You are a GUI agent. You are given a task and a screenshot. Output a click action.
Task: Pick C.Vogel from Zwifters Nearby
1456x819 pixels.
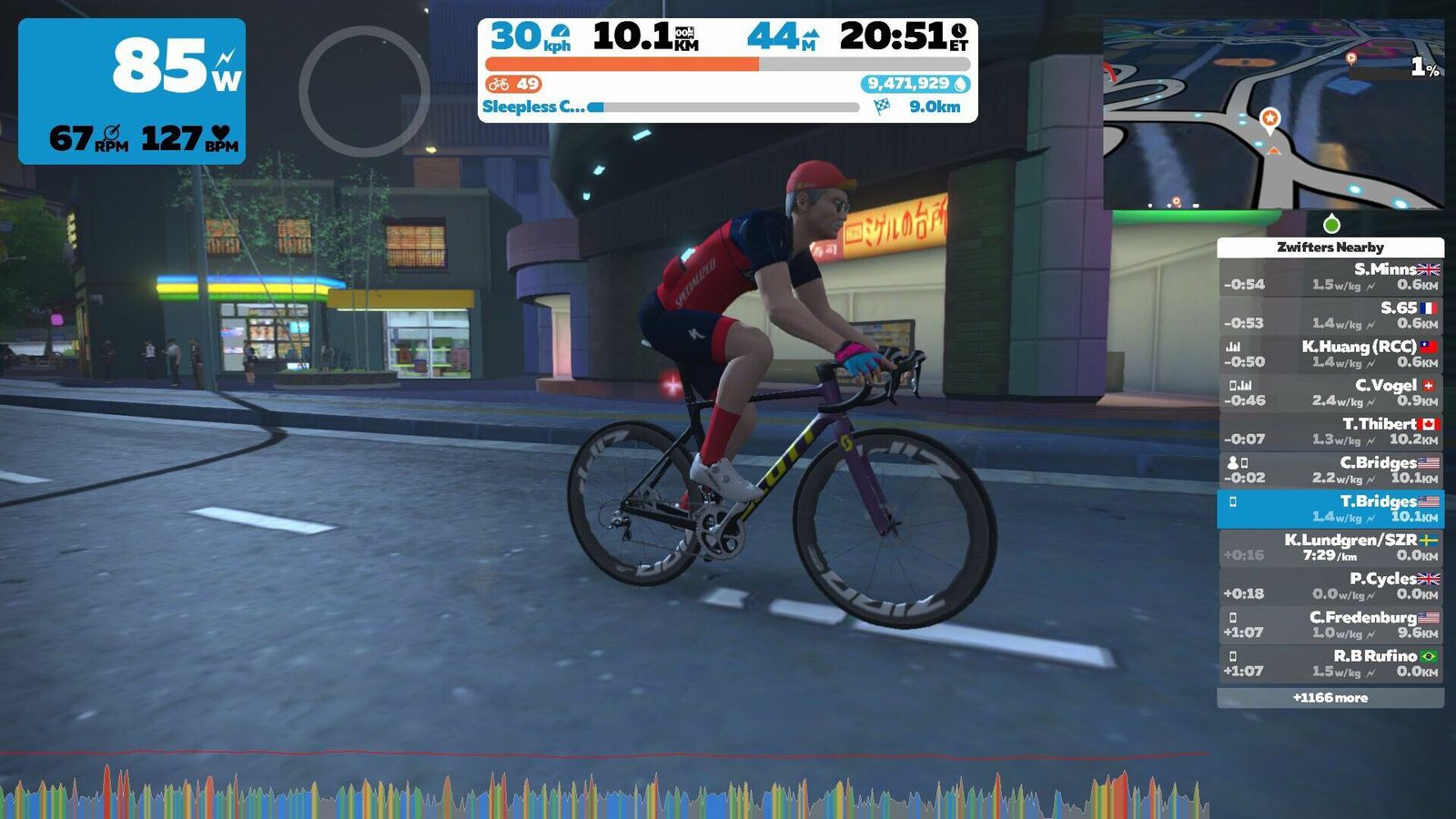[1330, 392]
